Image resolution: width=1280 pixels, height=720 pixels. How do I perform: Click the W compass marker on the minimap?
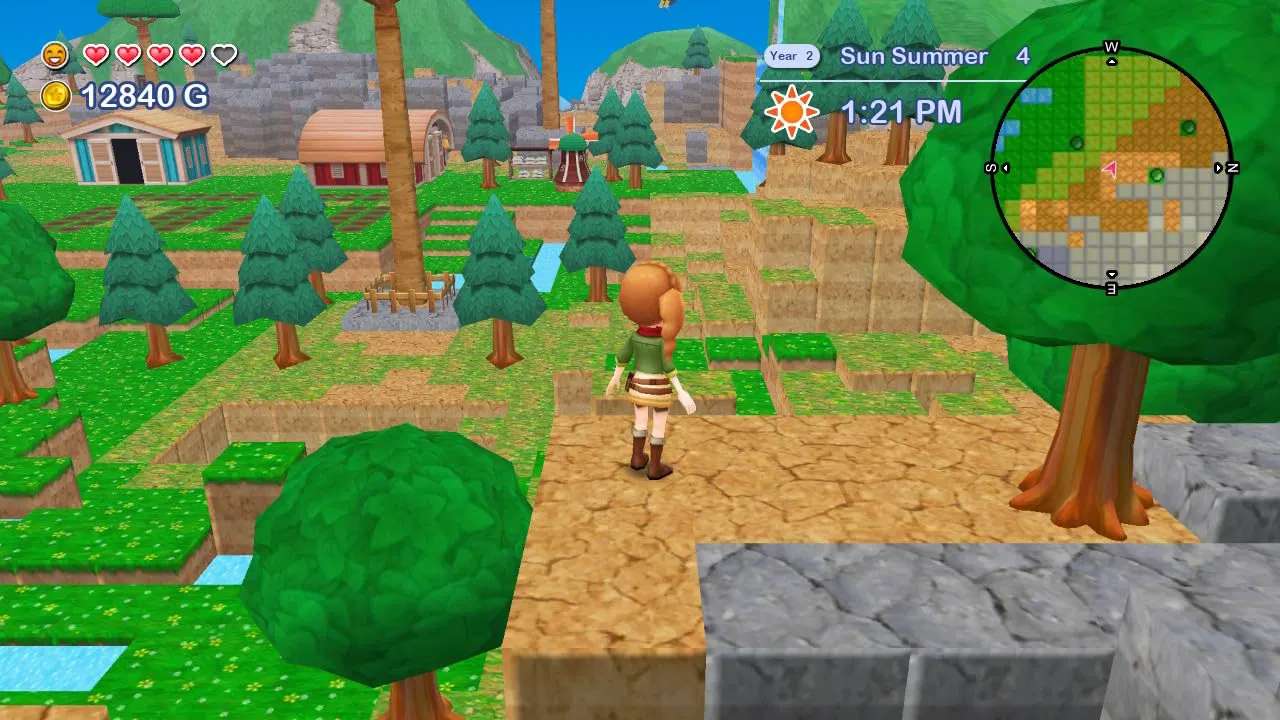click(x=1112, y=46)
